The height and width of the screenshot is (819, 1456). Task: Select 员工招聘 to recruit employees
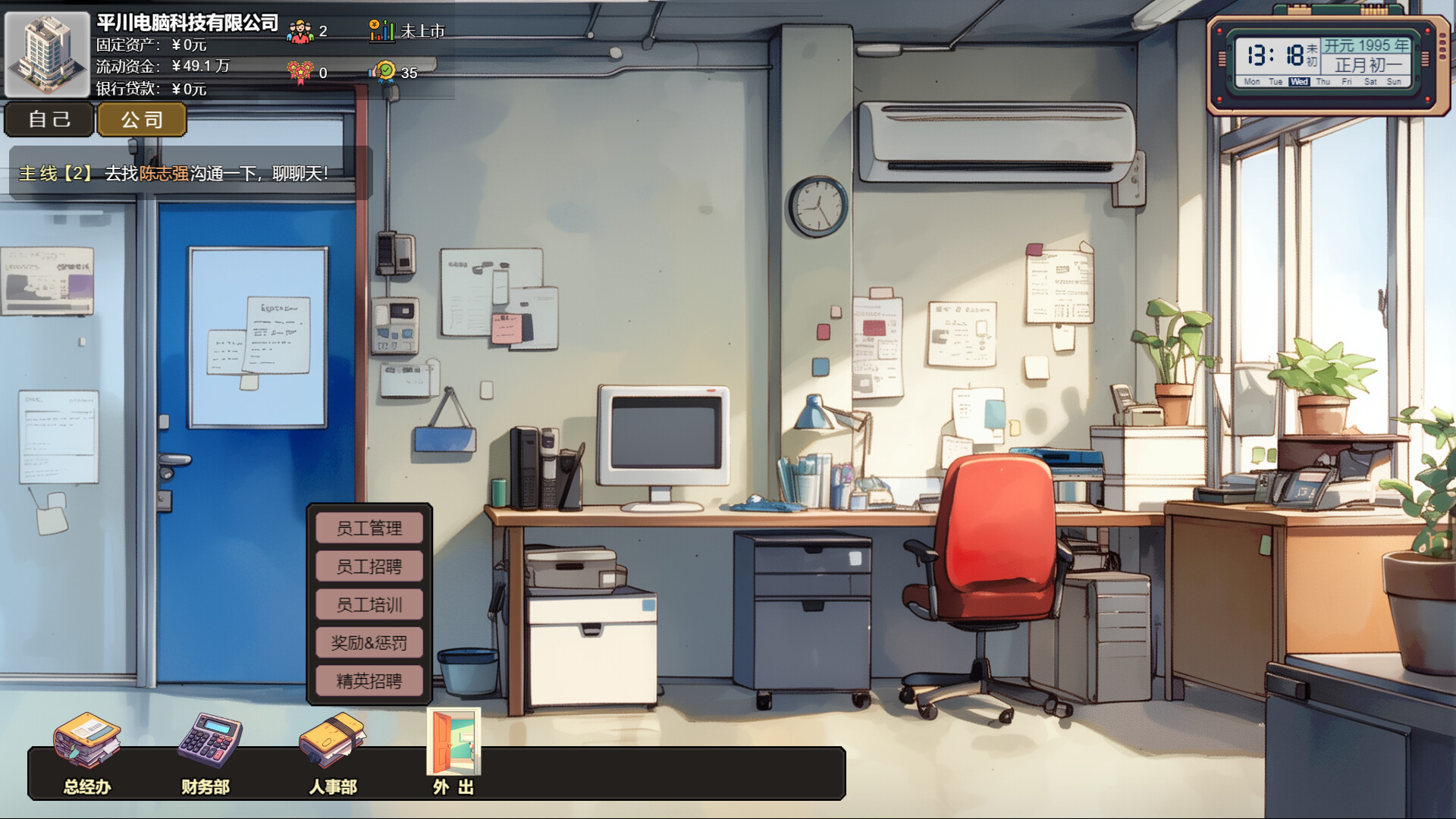[369, 566]
